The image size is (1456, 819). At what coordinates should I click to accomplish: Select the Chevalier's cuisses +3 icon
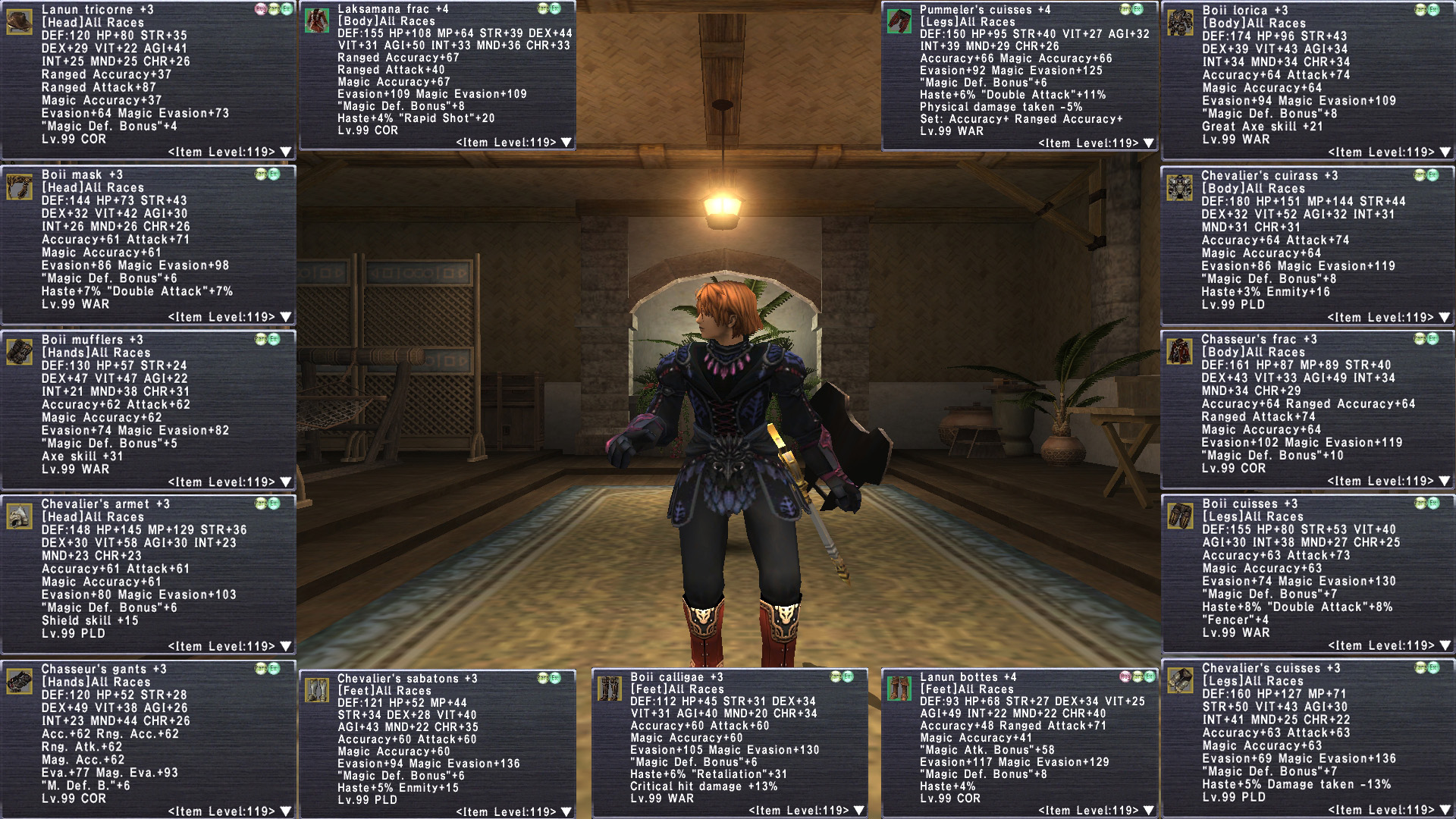click(x=1180, y=680)
